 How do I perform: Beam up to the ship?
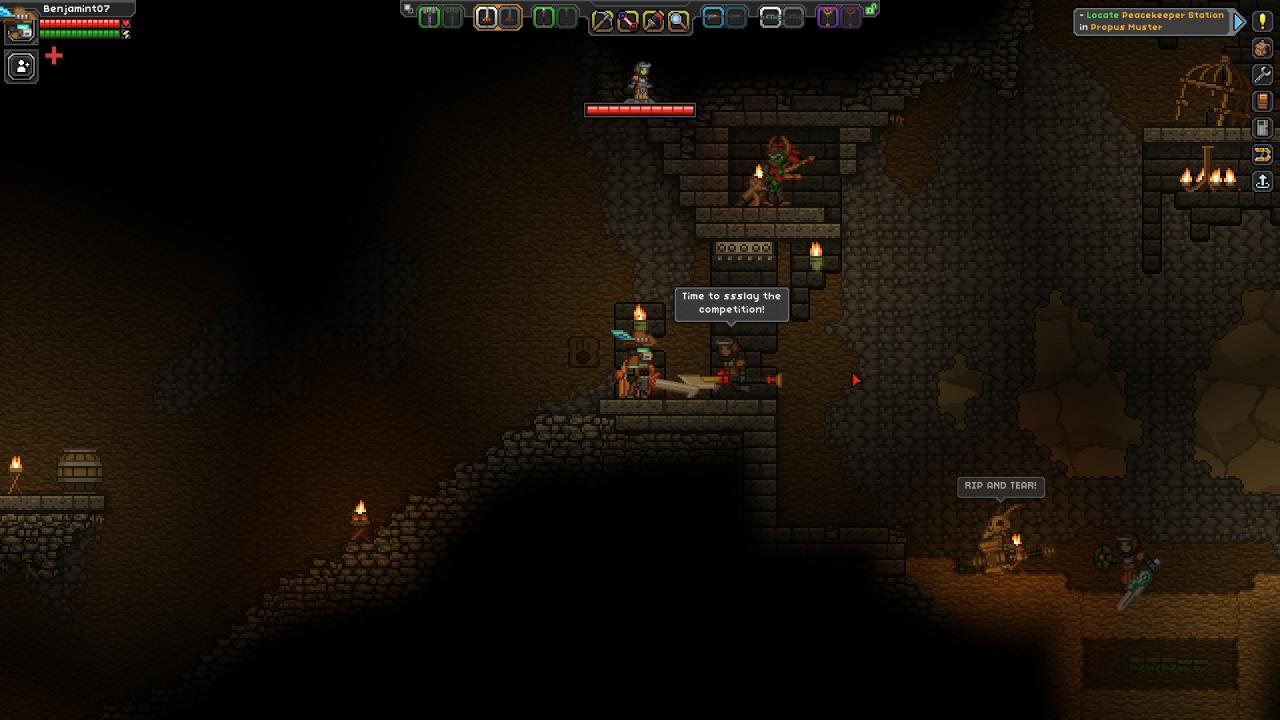click(1262, 181)
